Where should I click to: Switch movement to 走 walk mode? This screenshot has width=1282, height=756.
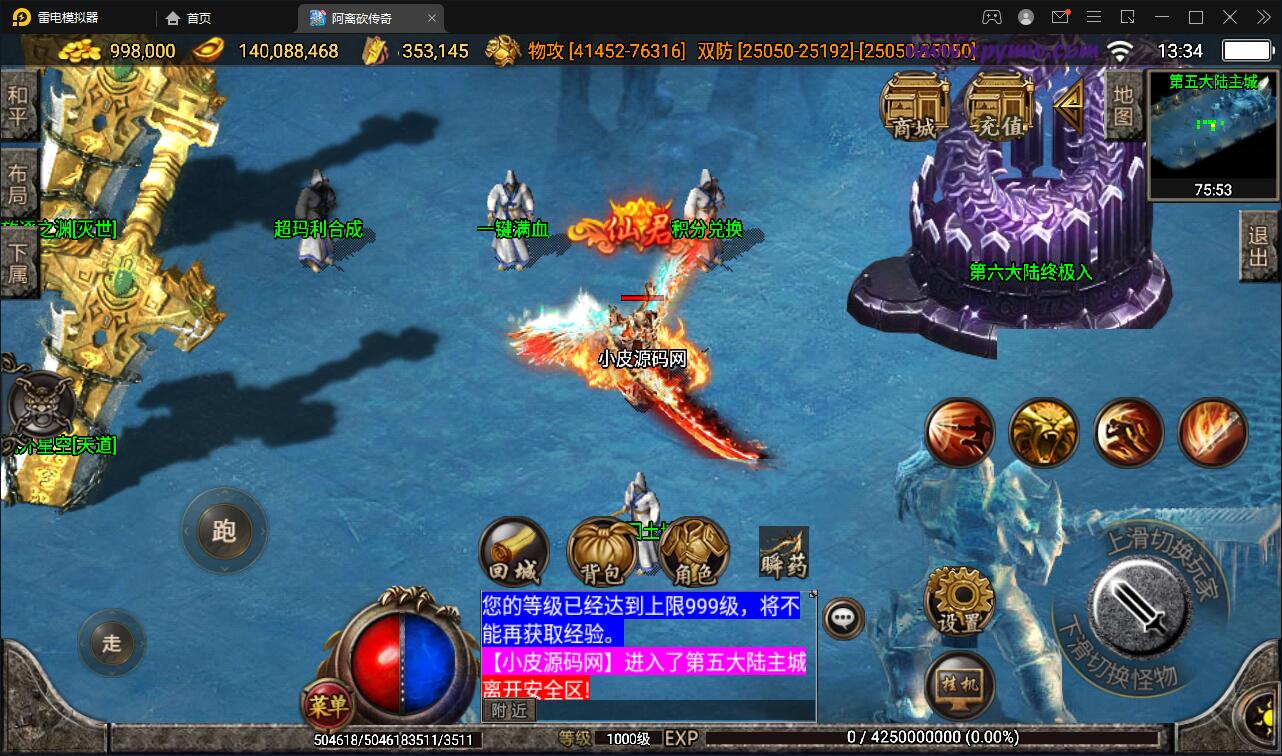(111, 644)
